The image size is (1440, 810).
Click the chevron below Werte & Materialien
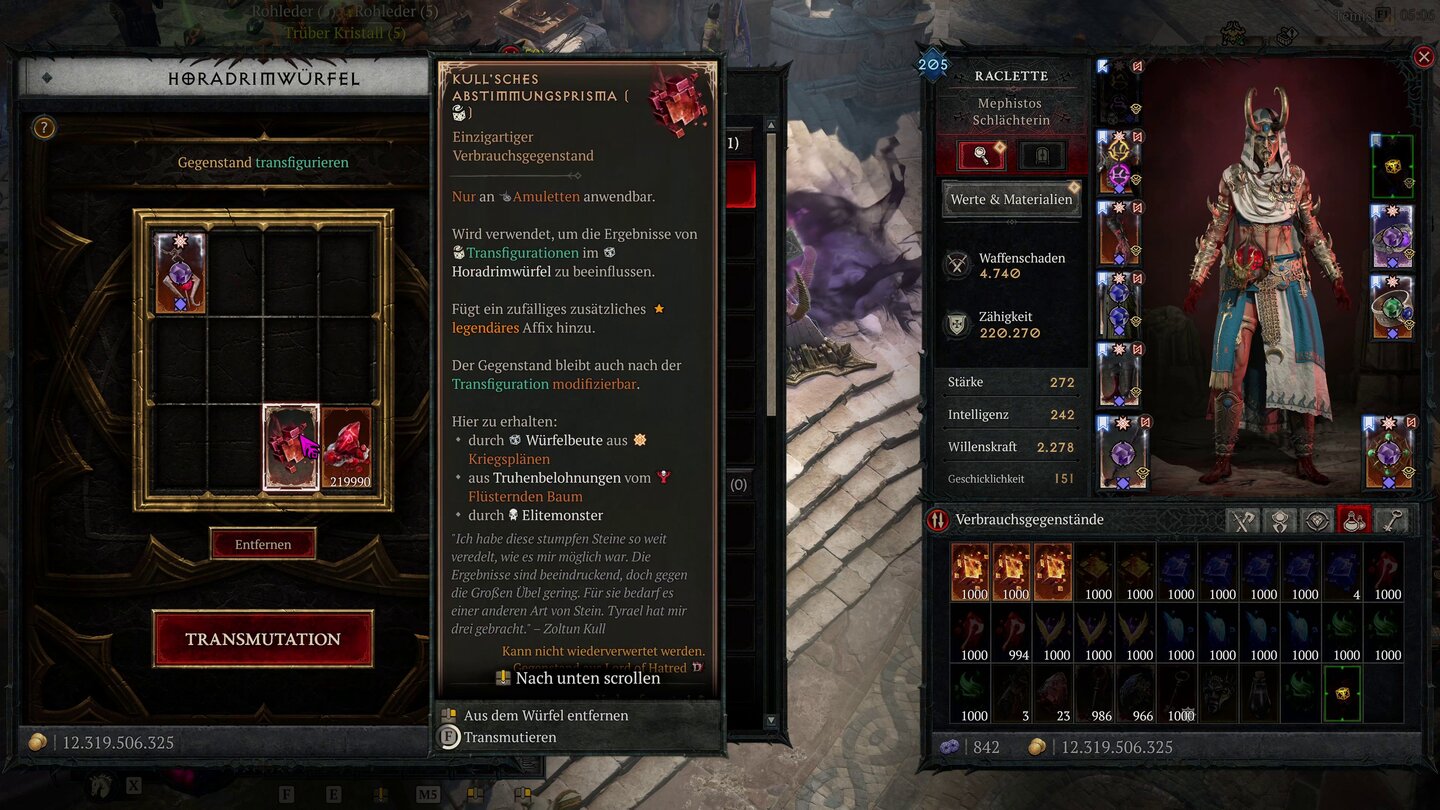coord(1011,221)
